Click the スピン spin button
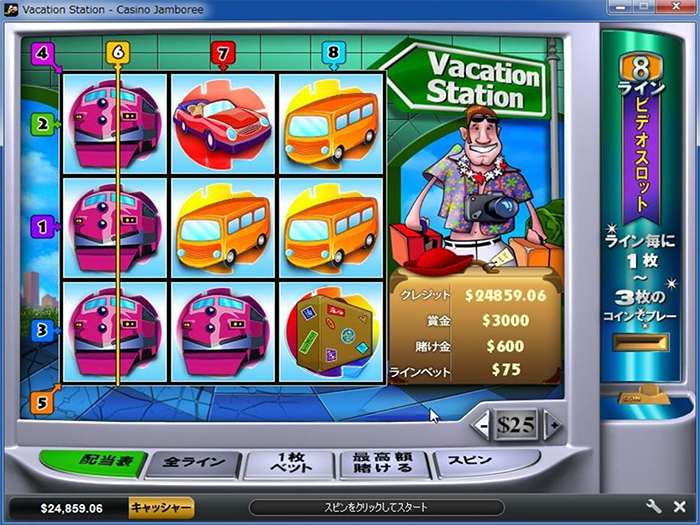700x525 pixels. 470,461
